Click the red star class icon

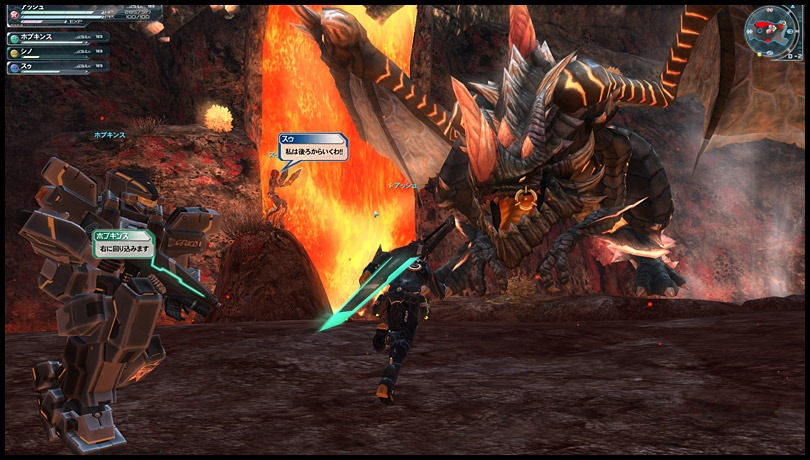pos(12,16)
